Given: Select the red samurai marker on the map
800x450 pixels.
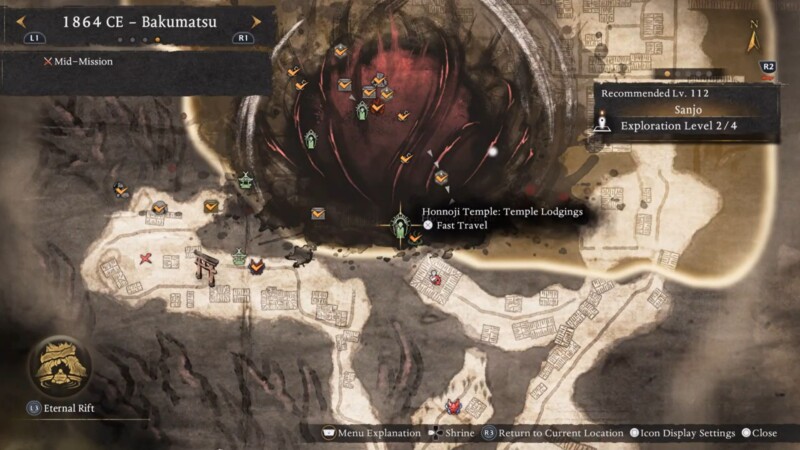Looking at the screenshot, I should pyautogui.click(x=436, y=278).
